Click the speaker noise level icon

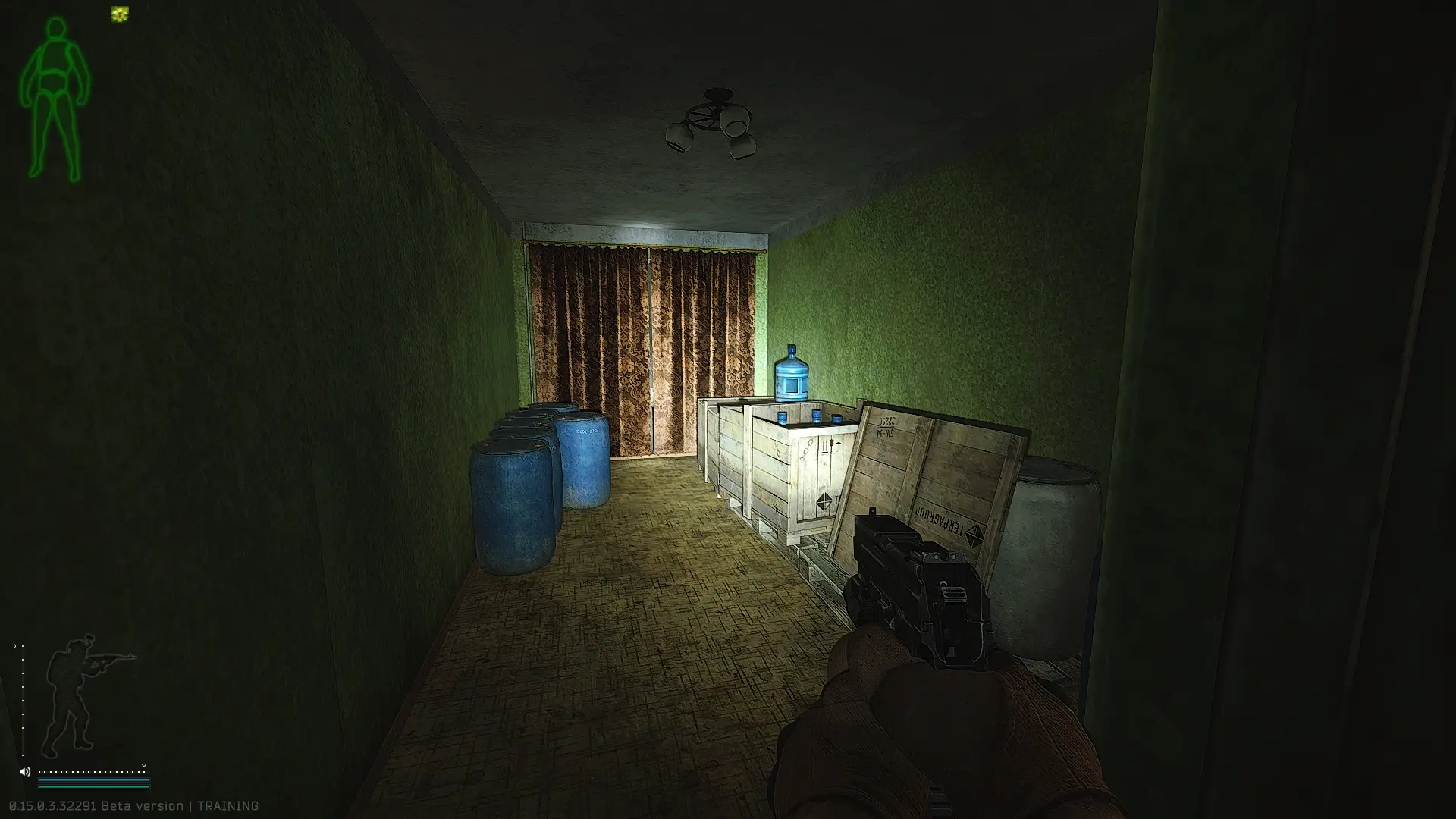tap(24, 772)
